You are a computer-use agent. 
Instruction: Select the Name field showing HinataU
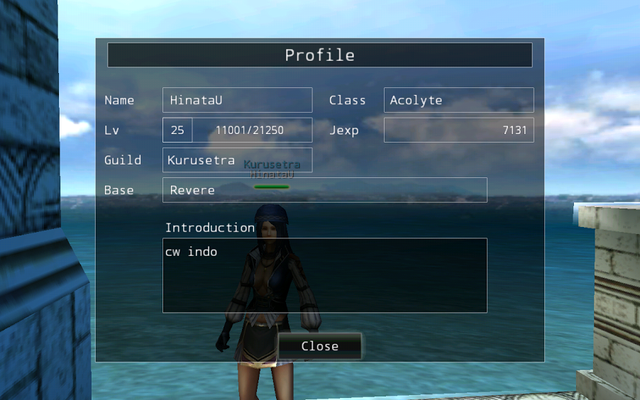237,100
